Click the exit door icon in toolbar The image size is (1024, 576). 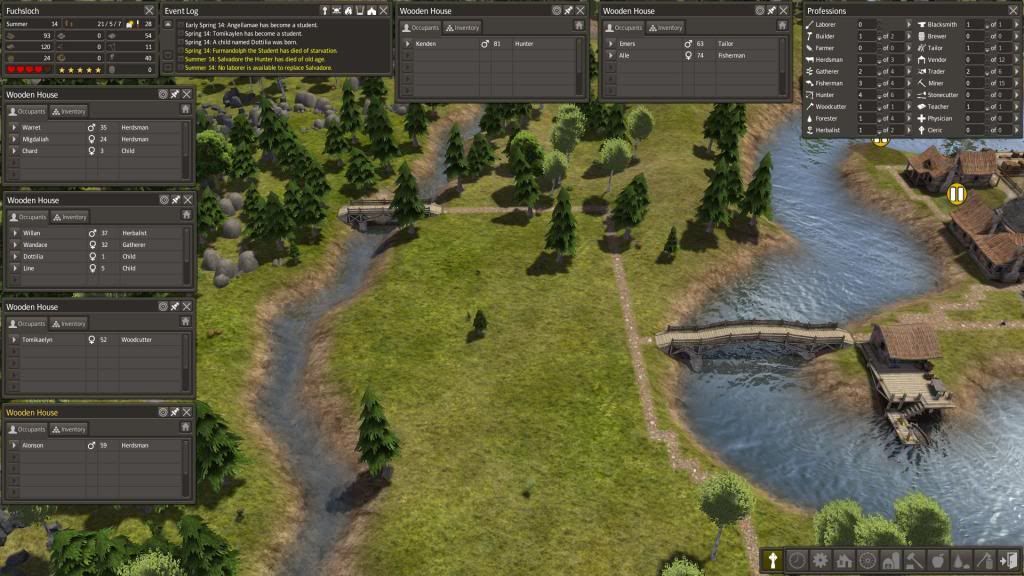click(x=1007, y=561)
